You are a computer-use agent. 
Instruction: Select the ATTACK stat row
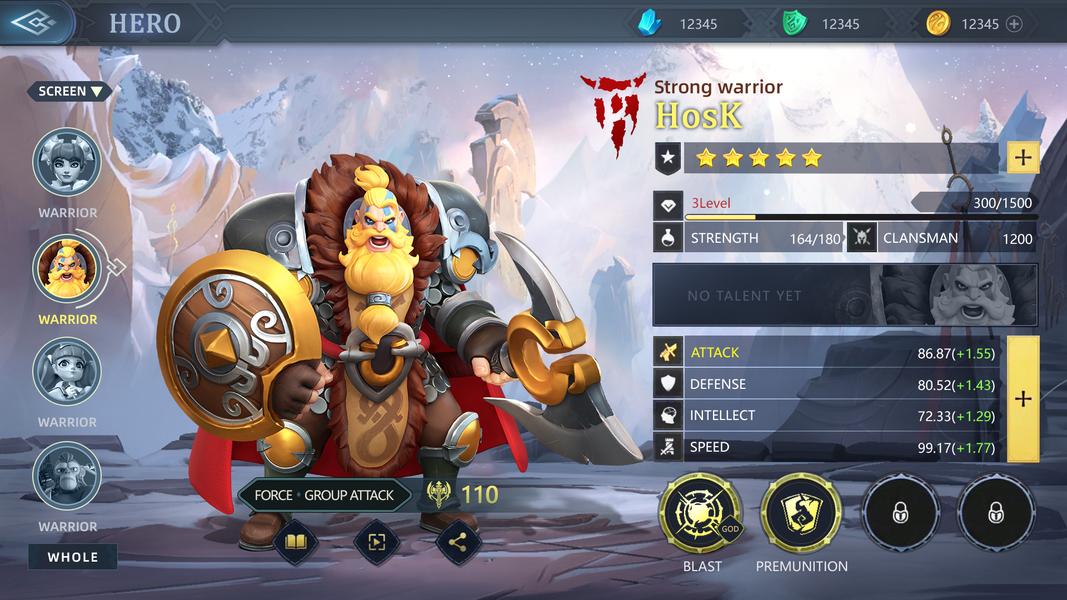point(828,352)
